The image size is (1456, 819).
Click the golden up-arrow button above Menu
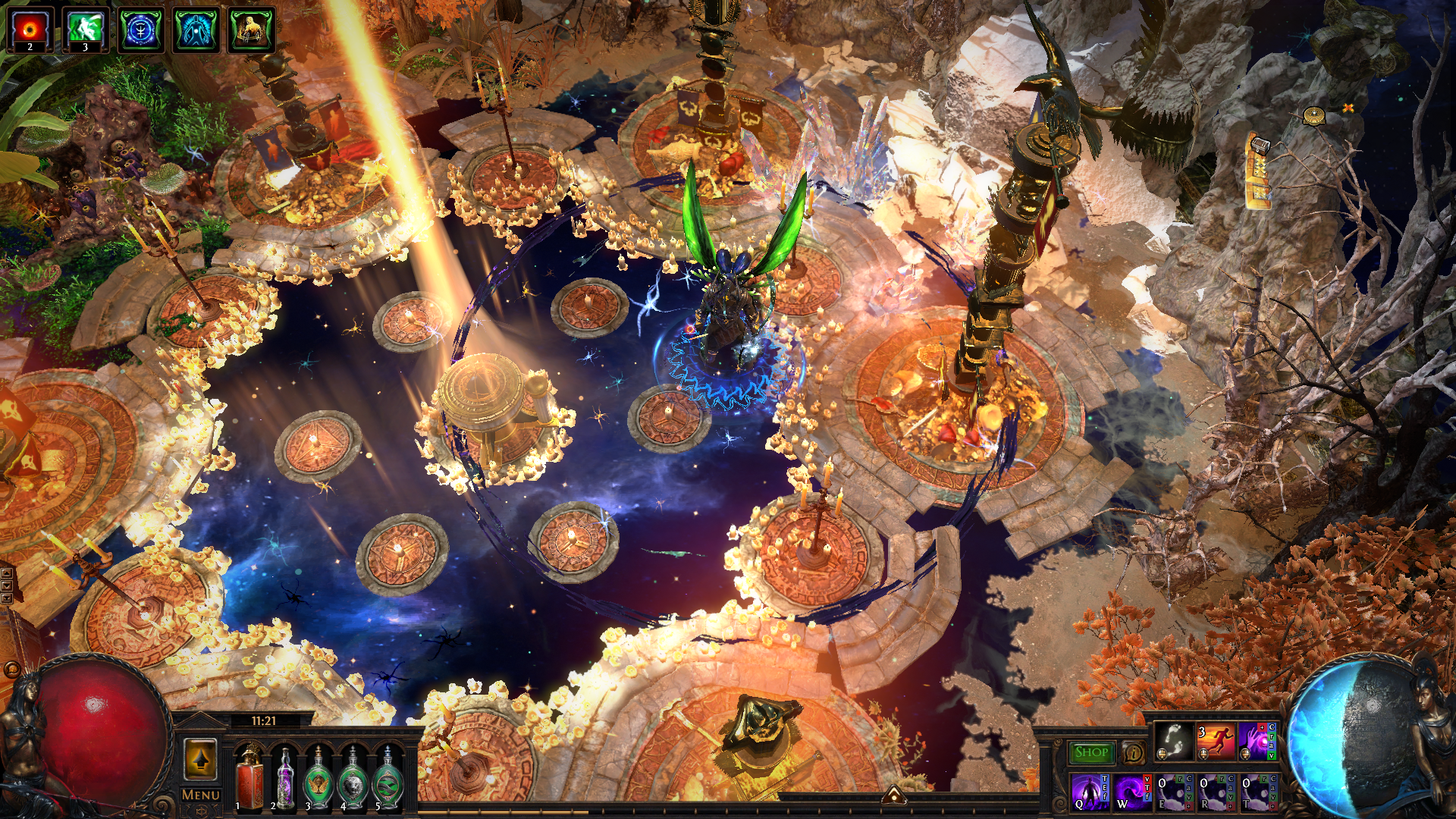[200, 759]
